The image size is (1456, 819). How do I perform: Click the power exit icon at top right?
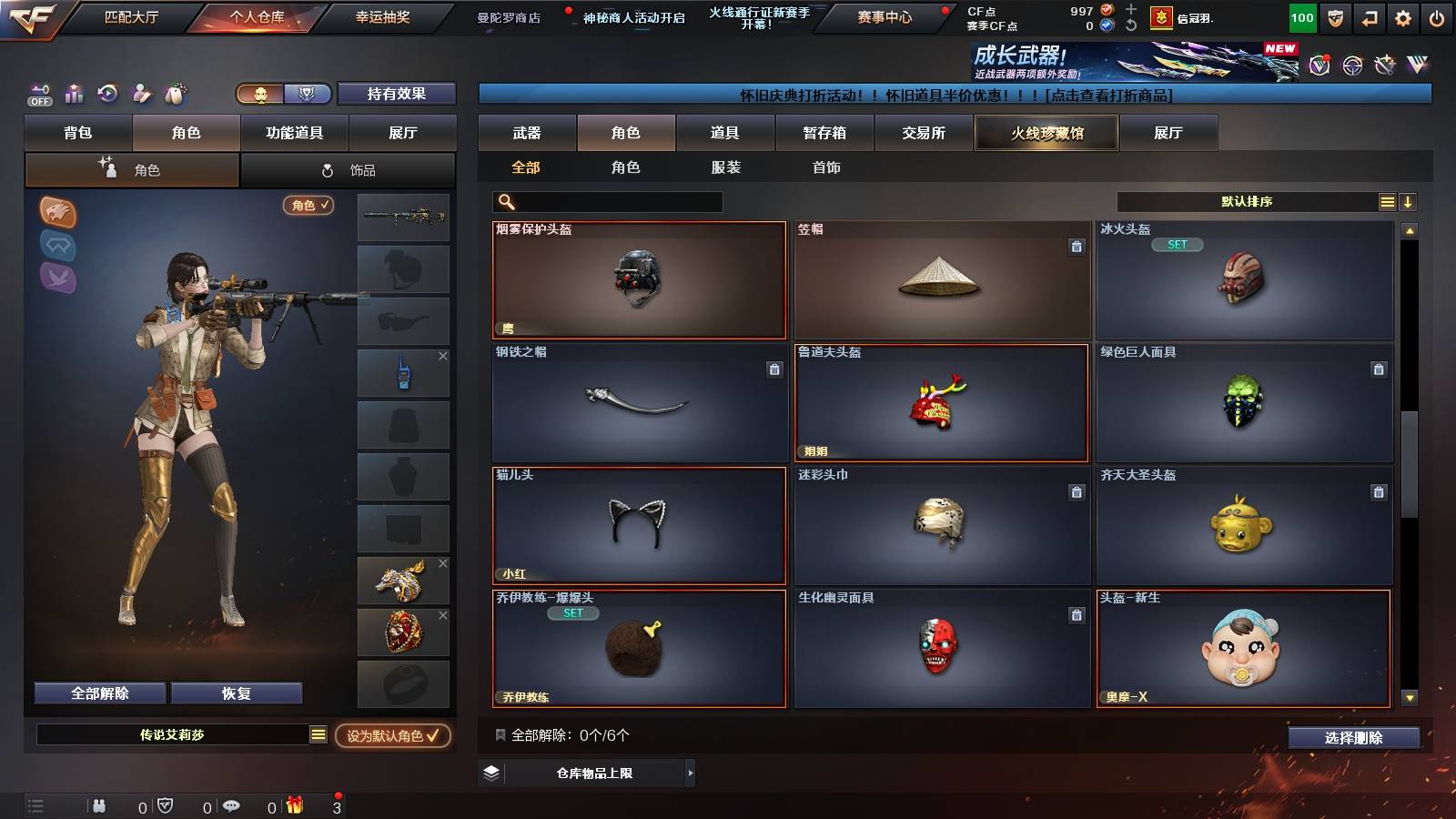[1439, 15]
